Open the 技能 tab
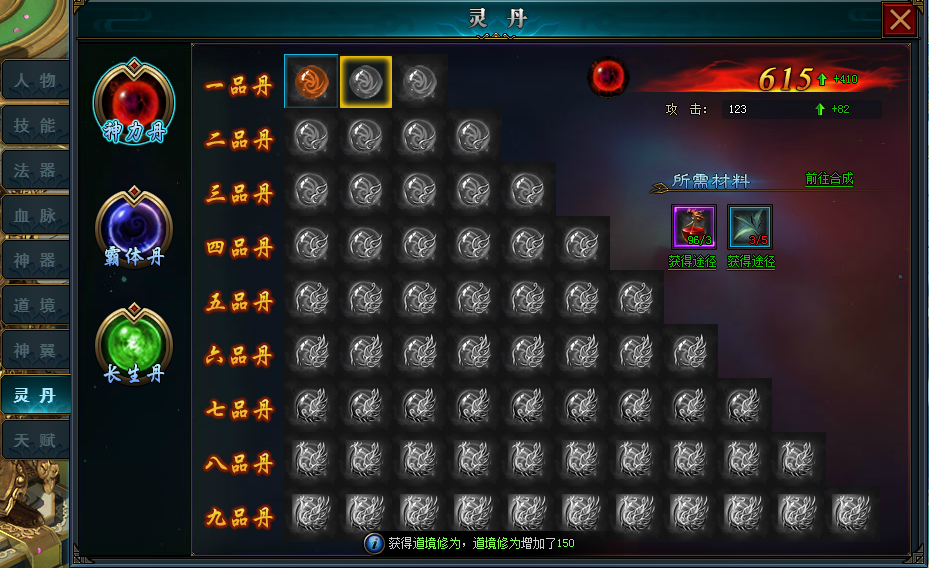This screenshot has width=929, height=568. point(35,125)
